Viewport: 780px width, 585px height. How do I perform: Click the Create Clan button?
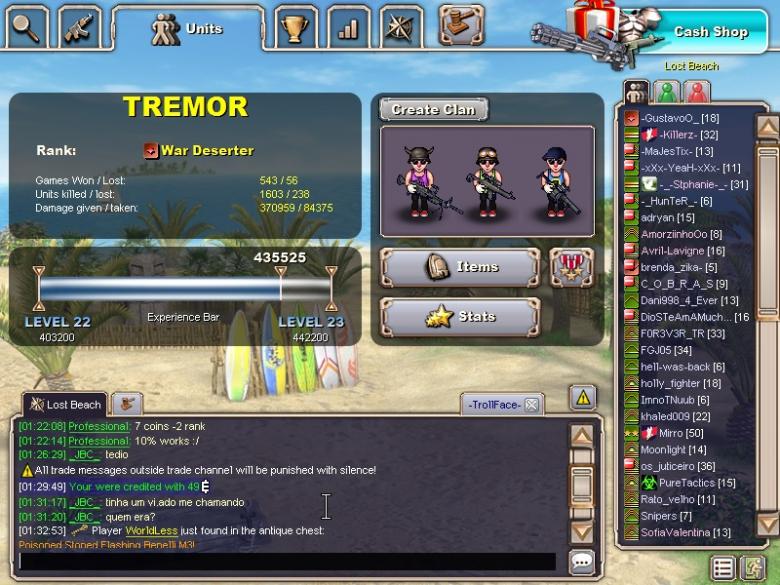pos(433,109)
